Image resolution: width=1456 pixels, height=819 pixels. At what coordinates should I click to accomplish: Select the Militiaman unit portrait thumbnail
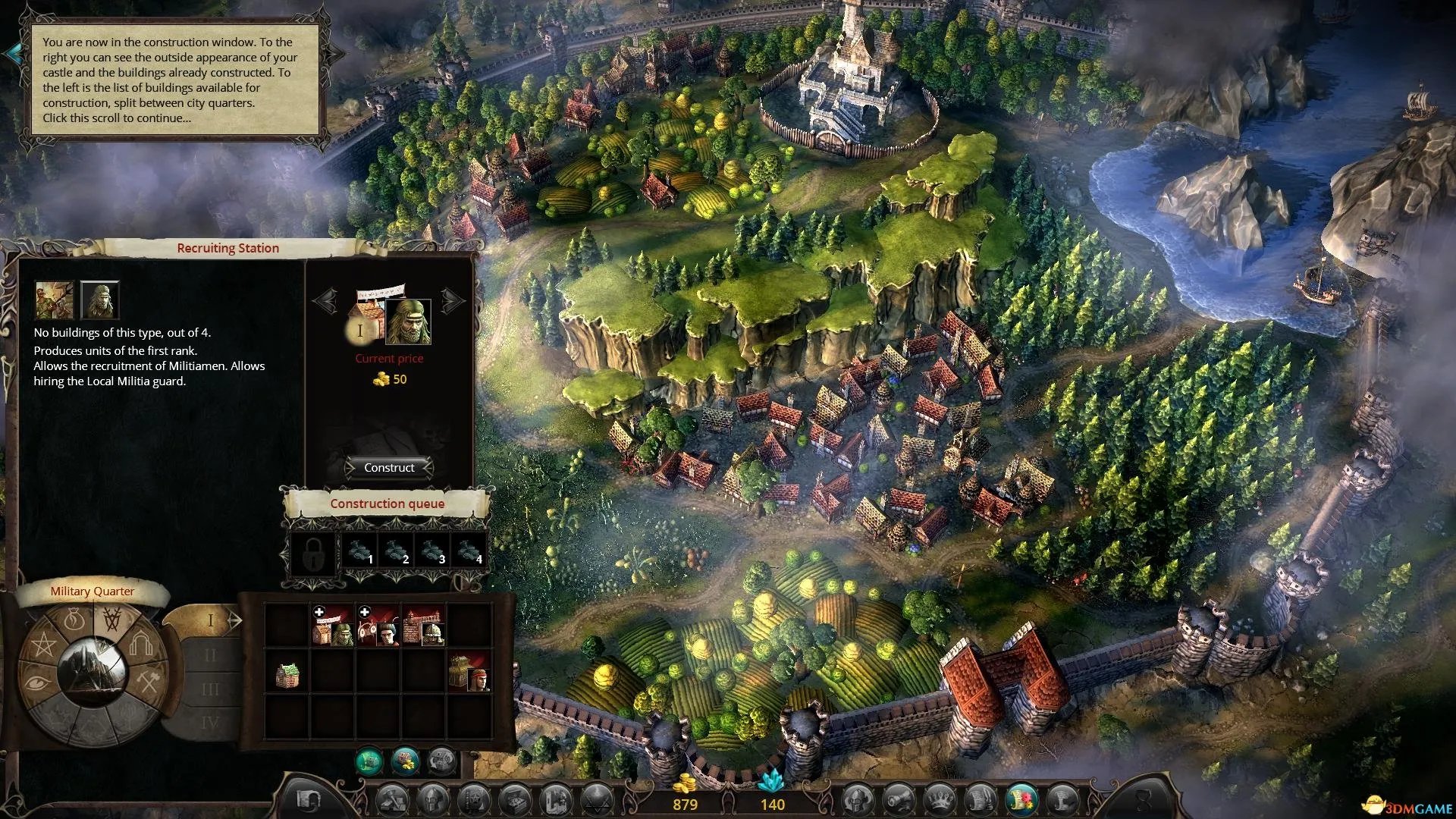[55, 300]
